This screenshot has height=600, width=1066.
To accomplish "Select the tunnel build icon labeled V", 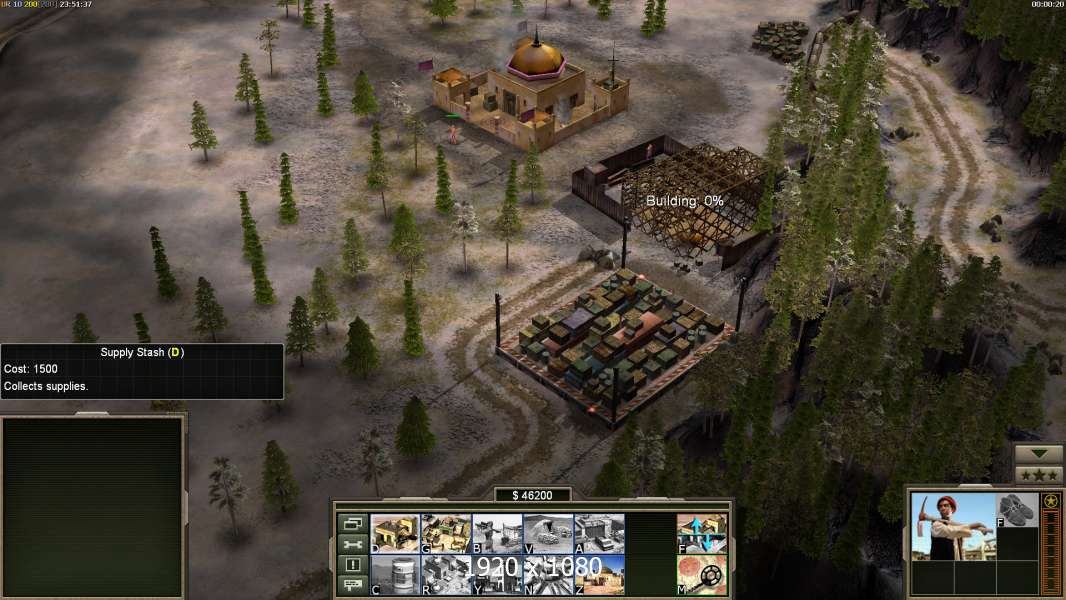I will pos(548,533).
